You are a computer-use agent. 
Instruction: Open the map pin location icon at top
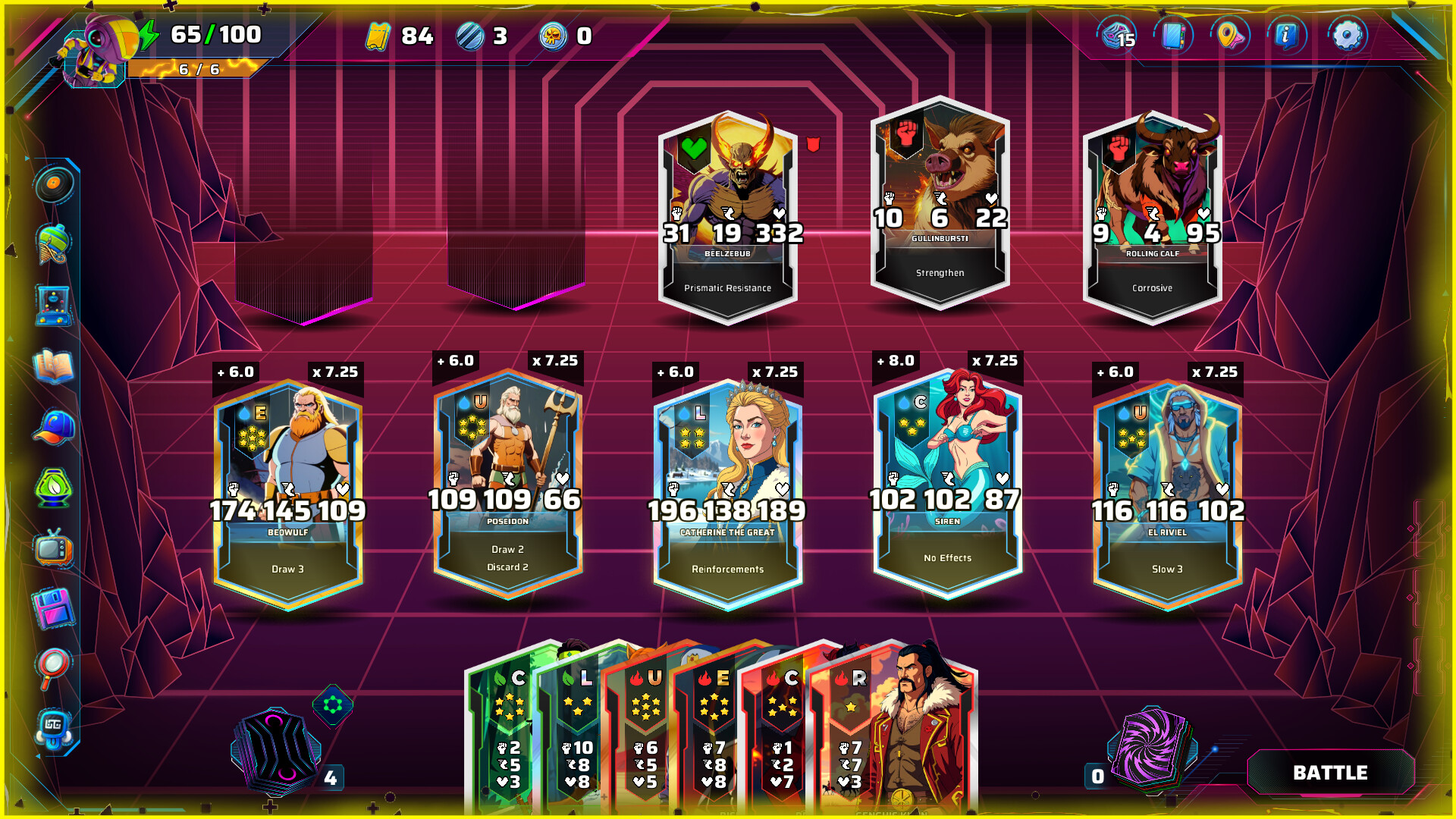point(1230,36)
